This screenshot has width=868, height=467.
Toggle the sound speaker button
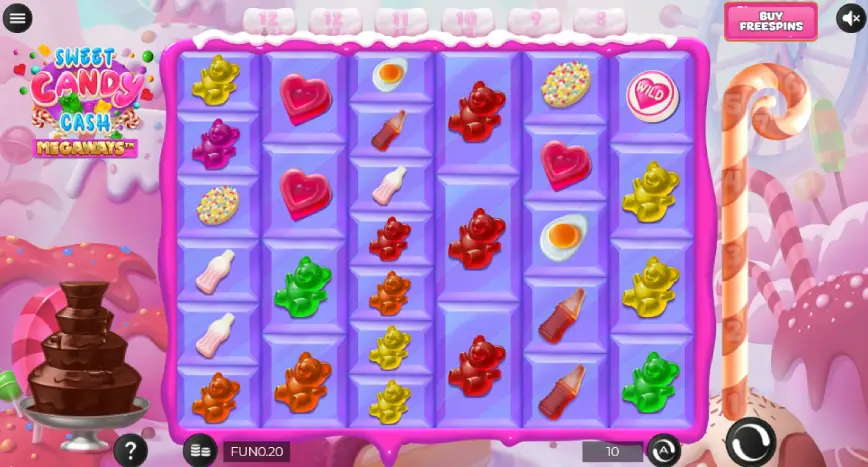point(850,19)
